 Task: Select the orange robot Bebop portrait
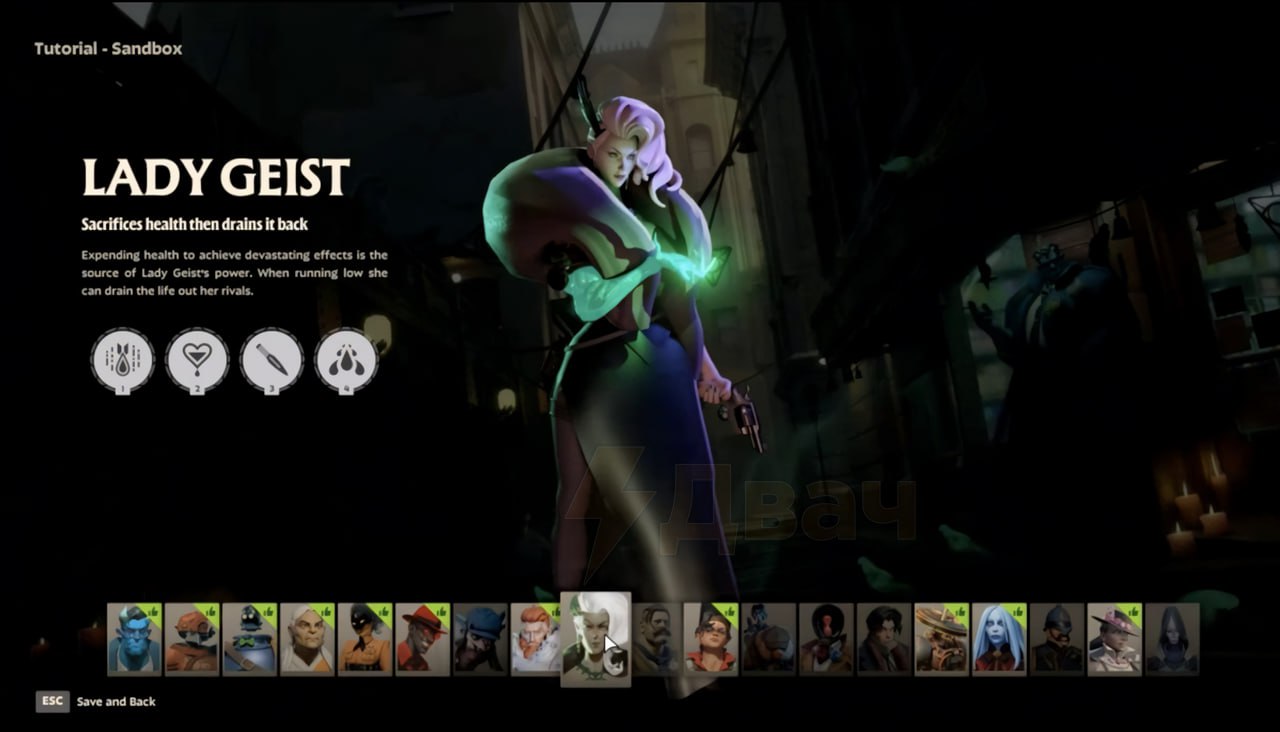192,638
